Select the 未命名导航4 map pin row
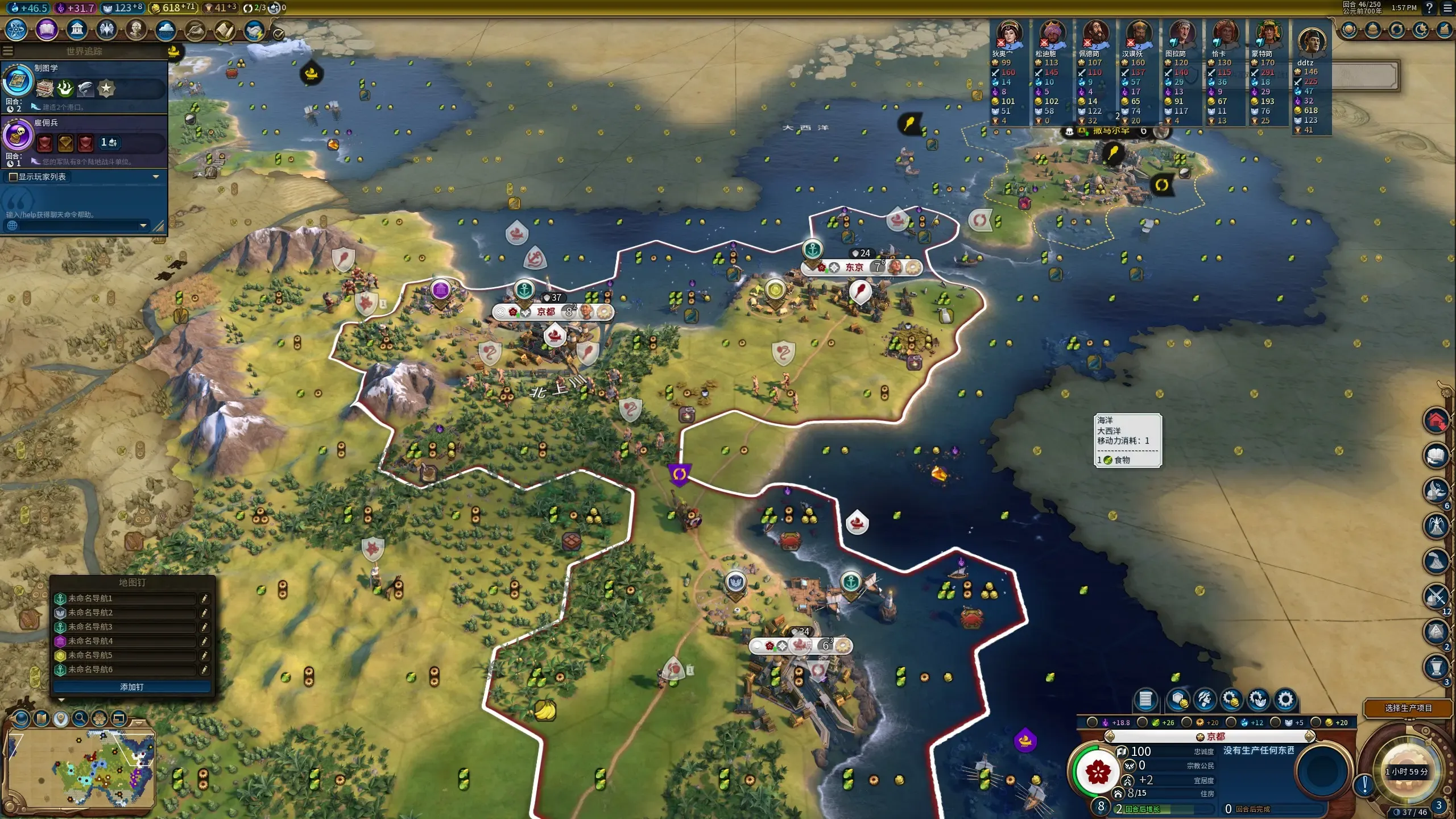The width and height of the screenshot is (1456, 819). (x=125, y=641)
